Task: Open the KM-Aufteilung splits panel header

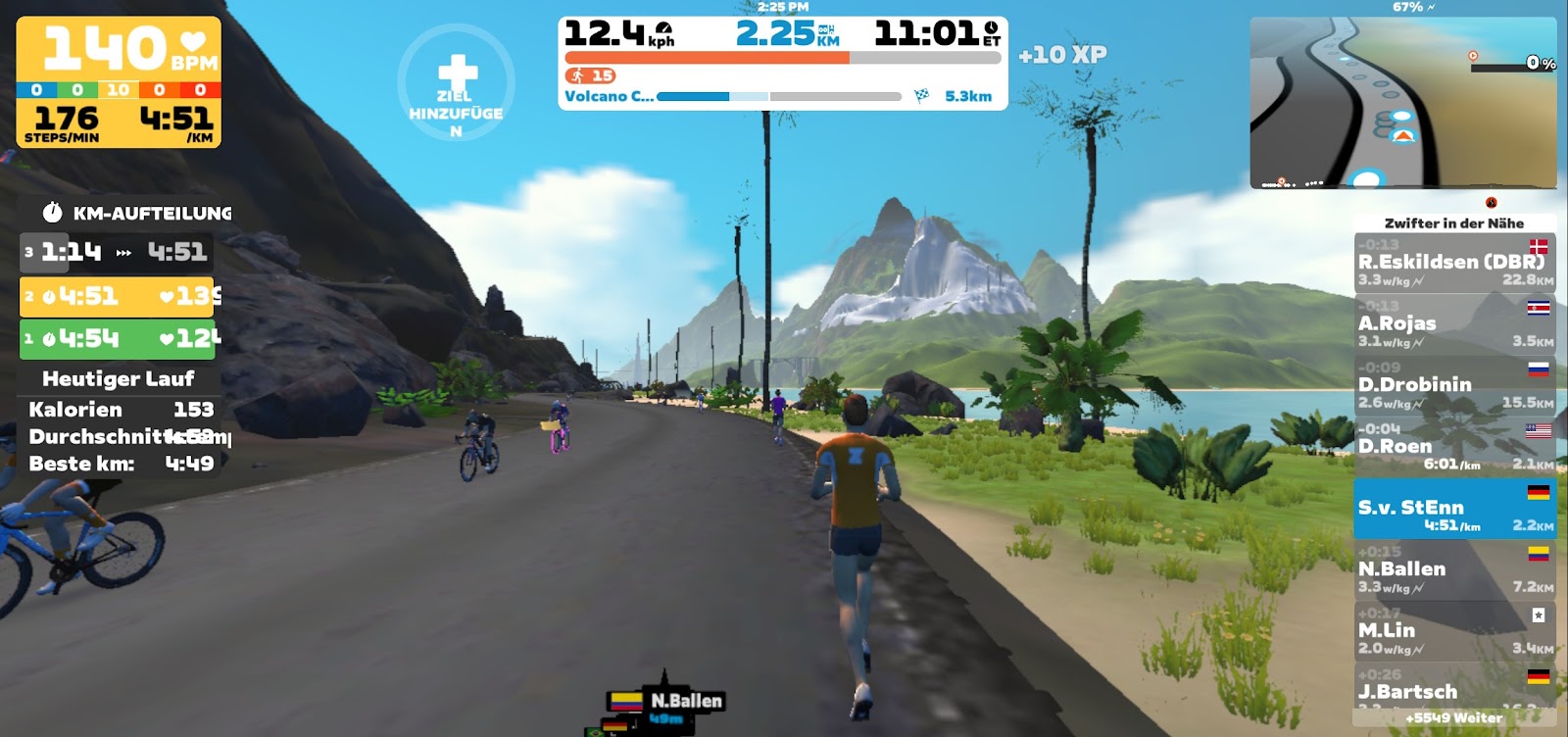Action: (137, 213)
